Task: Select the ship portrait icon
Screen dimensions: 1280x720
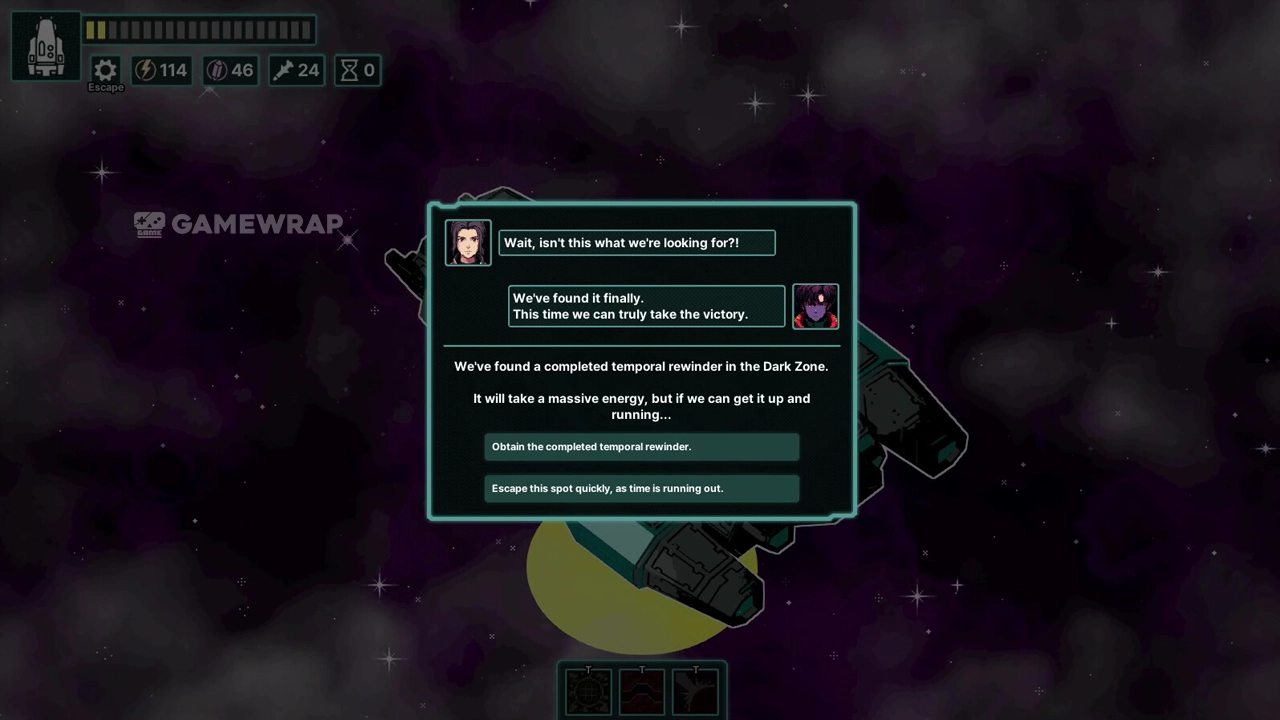Action: pyautogui.click(x=46, y=46)
